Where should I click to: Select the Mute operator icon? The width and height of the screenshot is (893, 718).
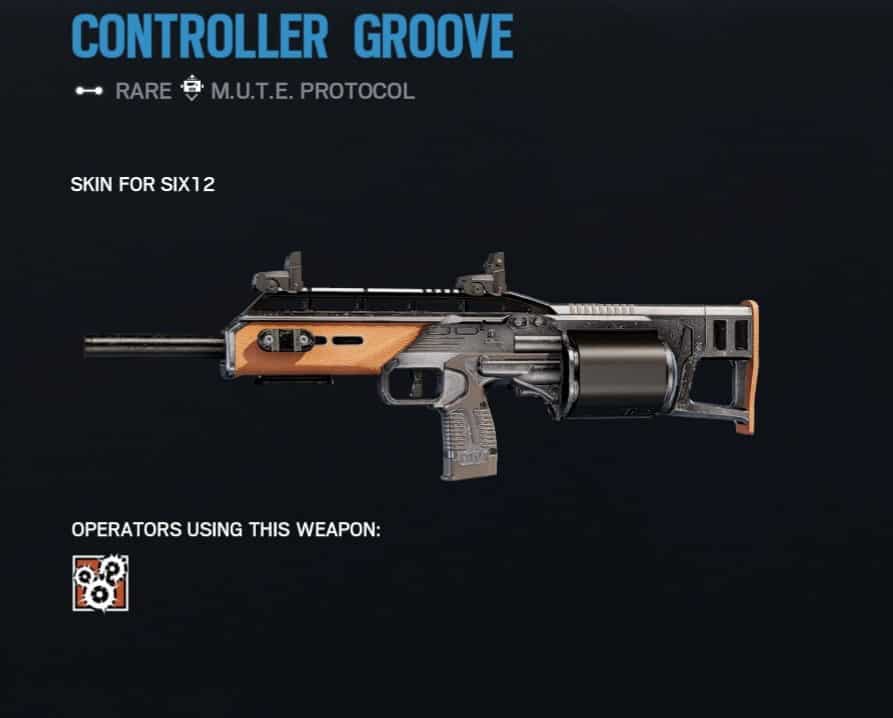point(100,583)
